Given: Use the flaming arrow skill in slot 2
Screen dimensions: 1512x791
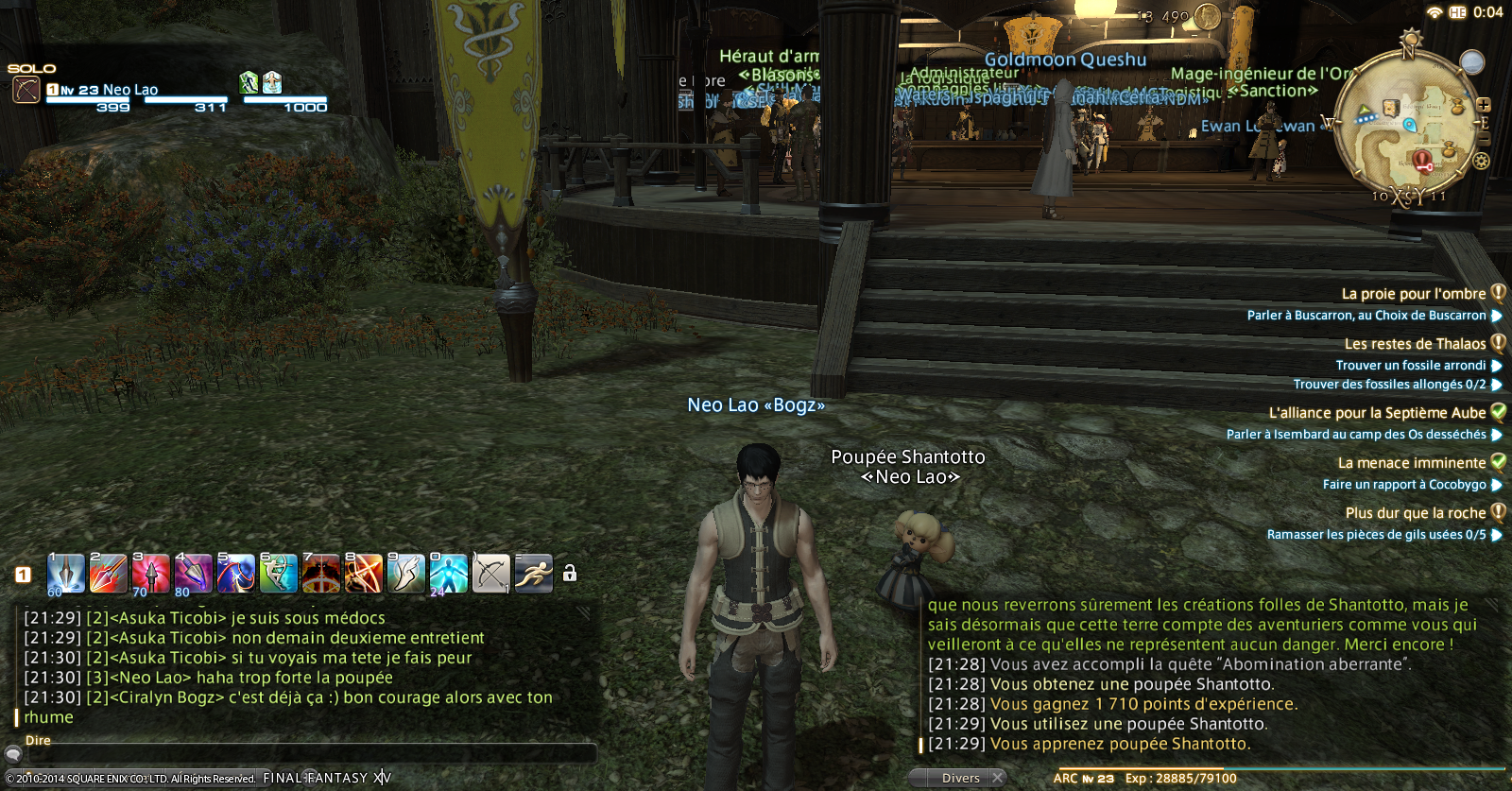Looking at the screenshot, I should coord(108,574).
